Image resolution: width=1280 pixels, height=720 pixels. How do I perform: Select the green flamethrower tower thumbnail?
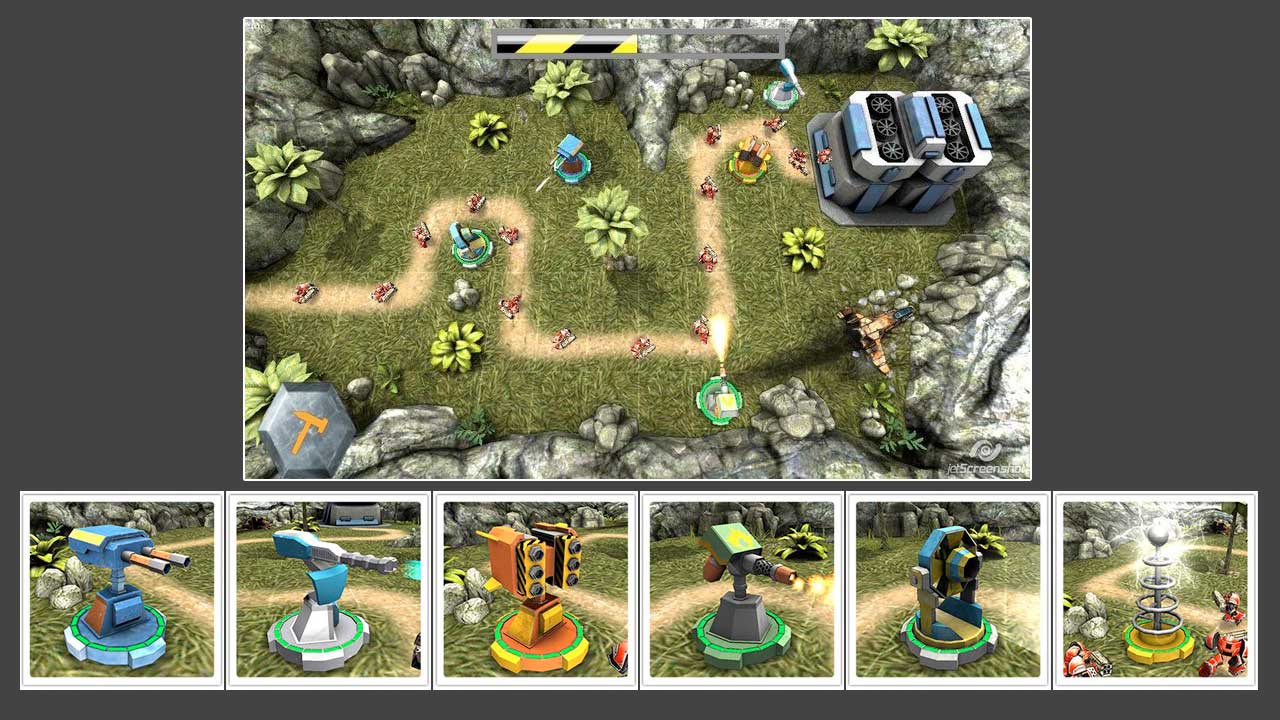tap(740, 593)
